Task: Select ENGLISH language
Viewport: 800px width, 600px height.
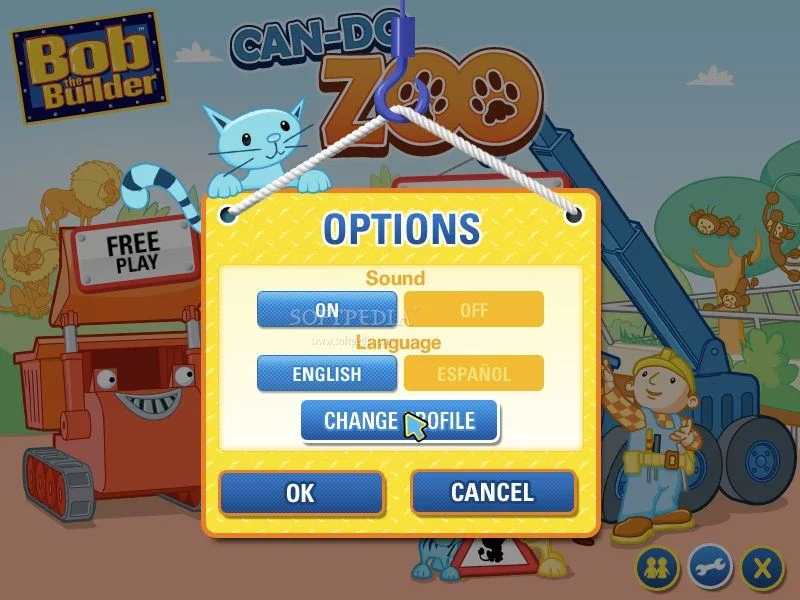Action: pos(327,374)
